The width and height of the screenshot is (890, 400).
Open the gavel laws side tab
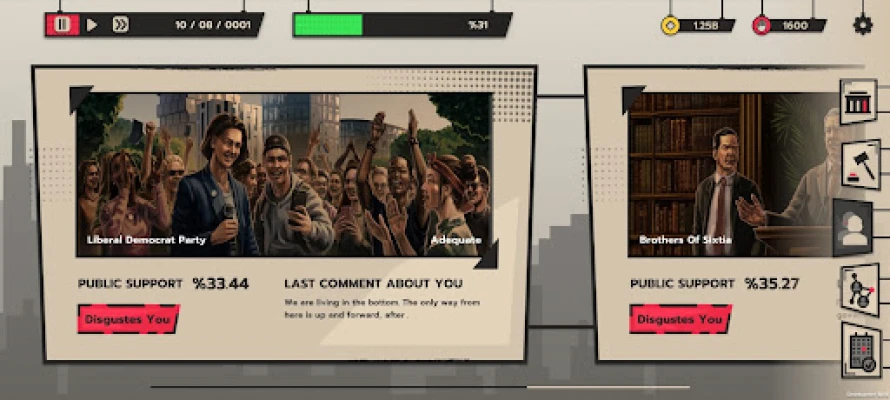coord(859,163)
